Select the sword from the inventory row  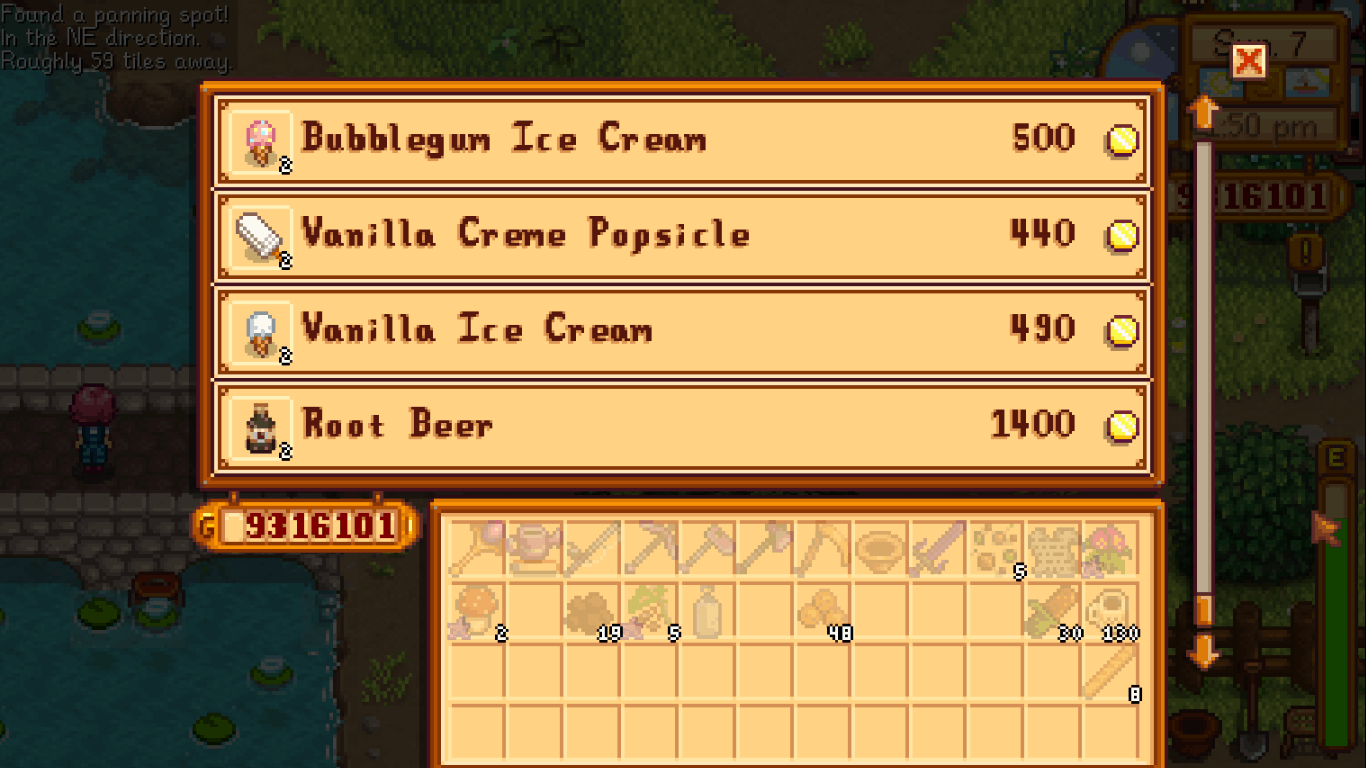click(942, 545)
